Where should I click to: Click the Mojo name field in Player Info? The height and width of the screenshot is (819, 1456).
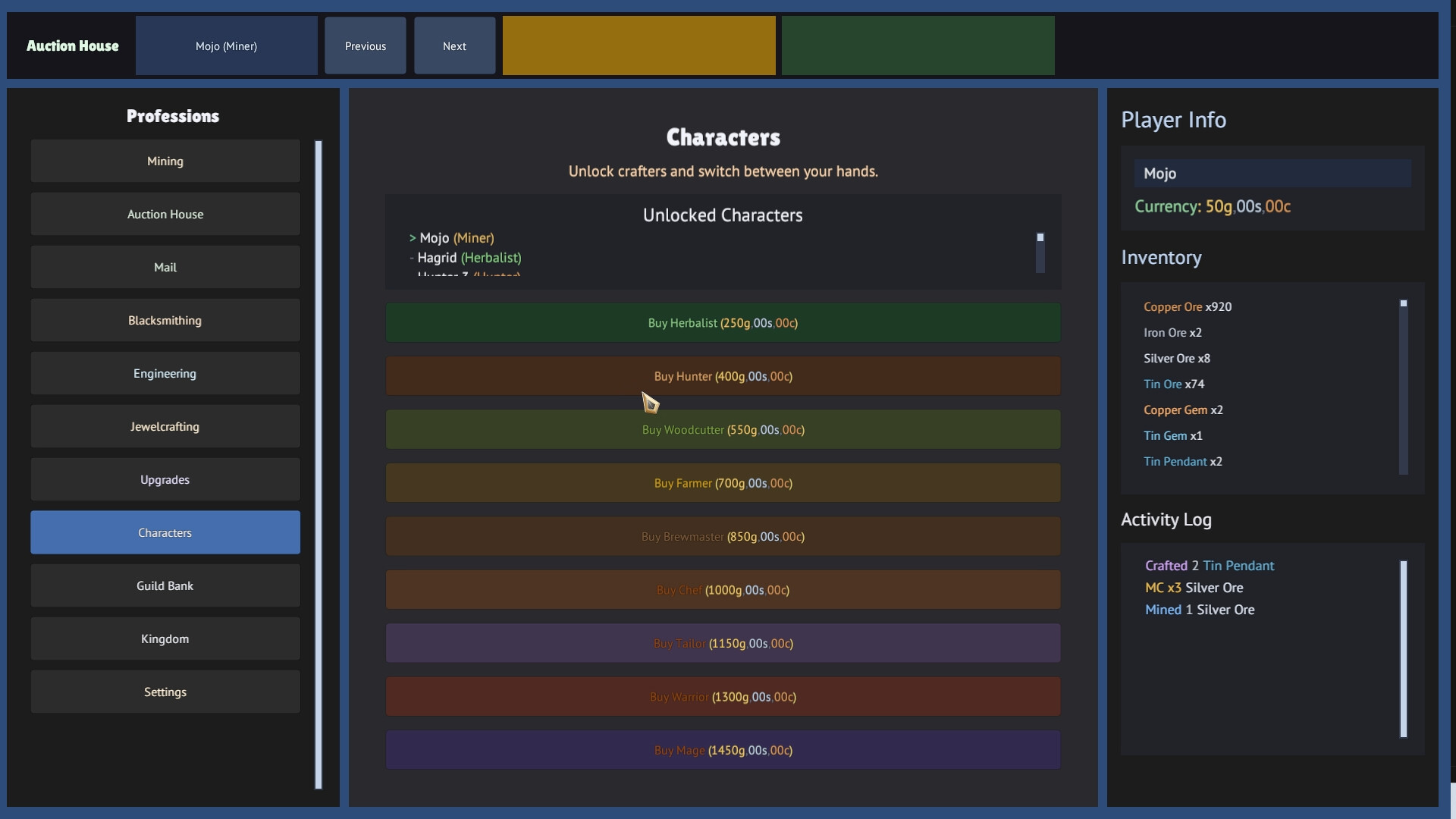tap(1272, 173)
